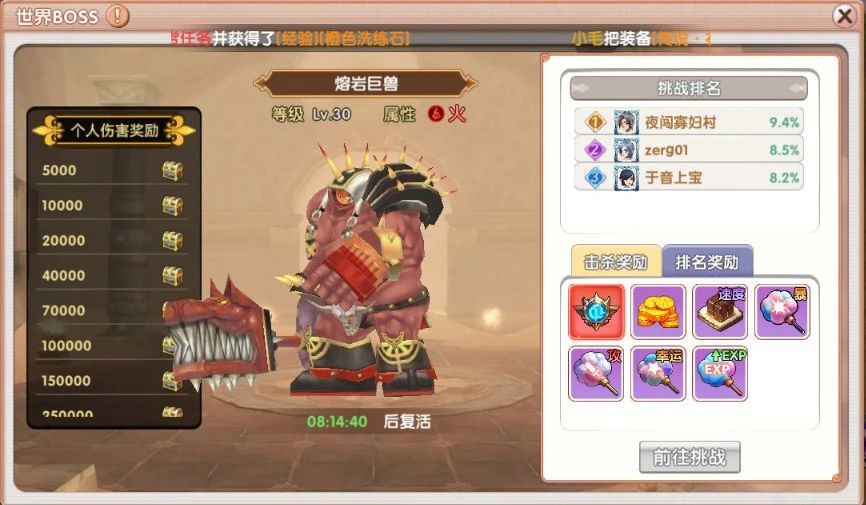Inspect the 幸运 candy reward icon

pos(658,373)
